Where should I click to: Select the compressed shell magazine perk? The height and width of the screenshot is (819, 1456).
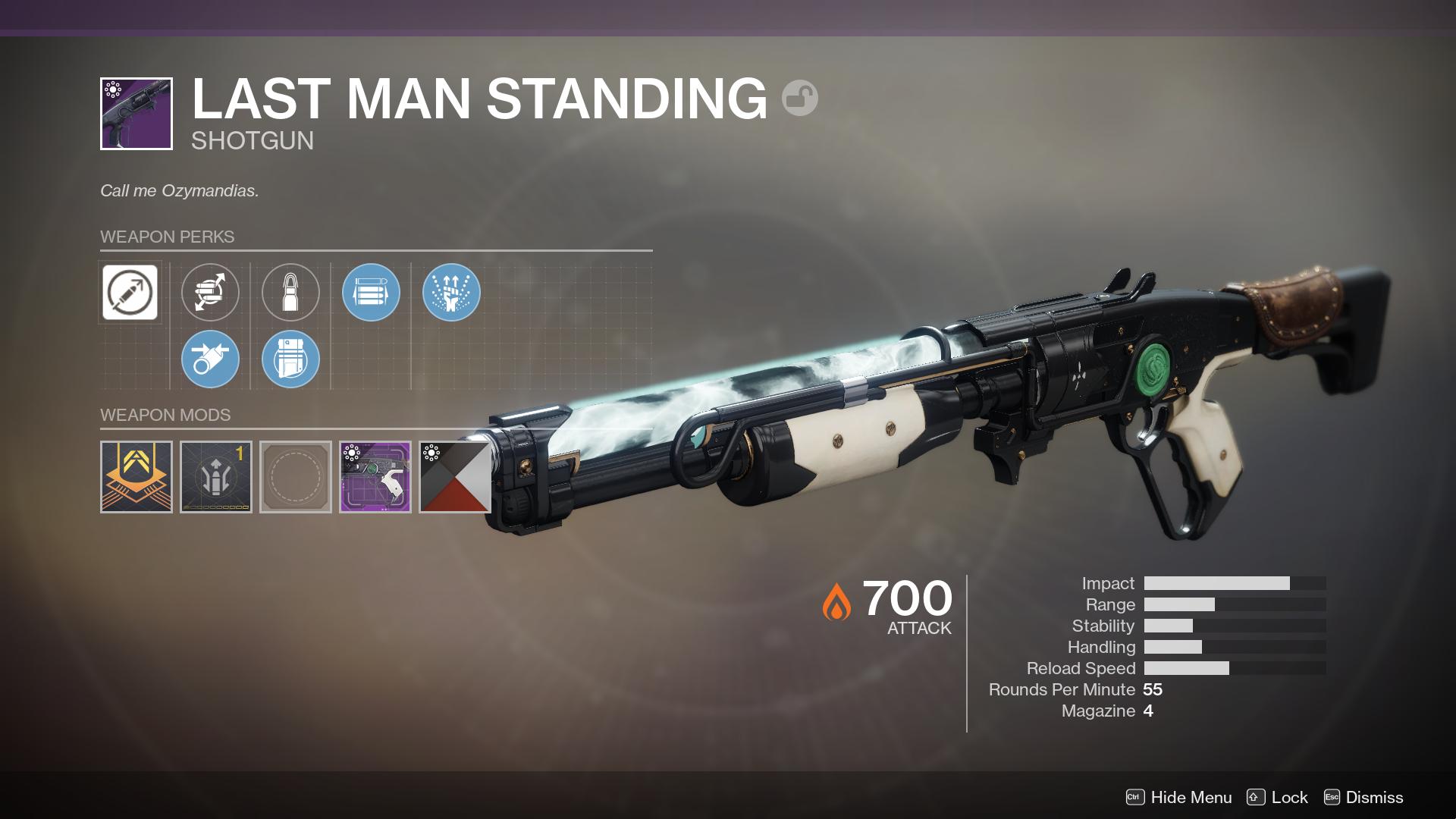[x=290, y=358]
